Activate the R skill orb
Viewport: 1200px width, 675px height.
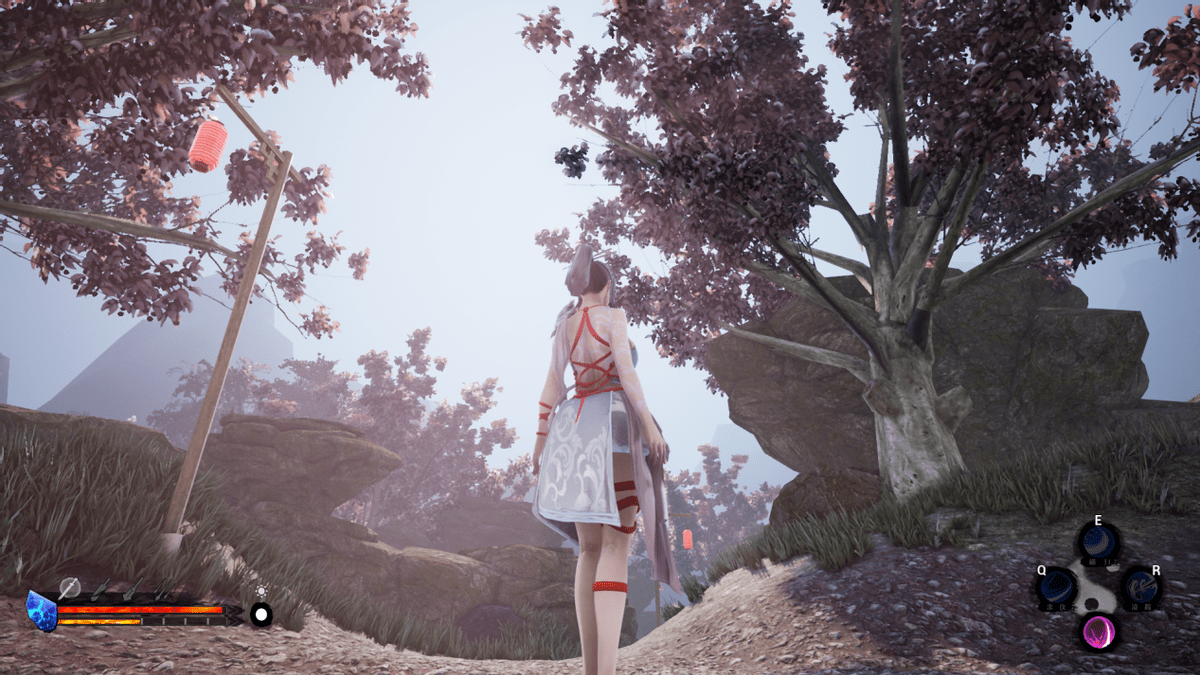pos(1140,589)
